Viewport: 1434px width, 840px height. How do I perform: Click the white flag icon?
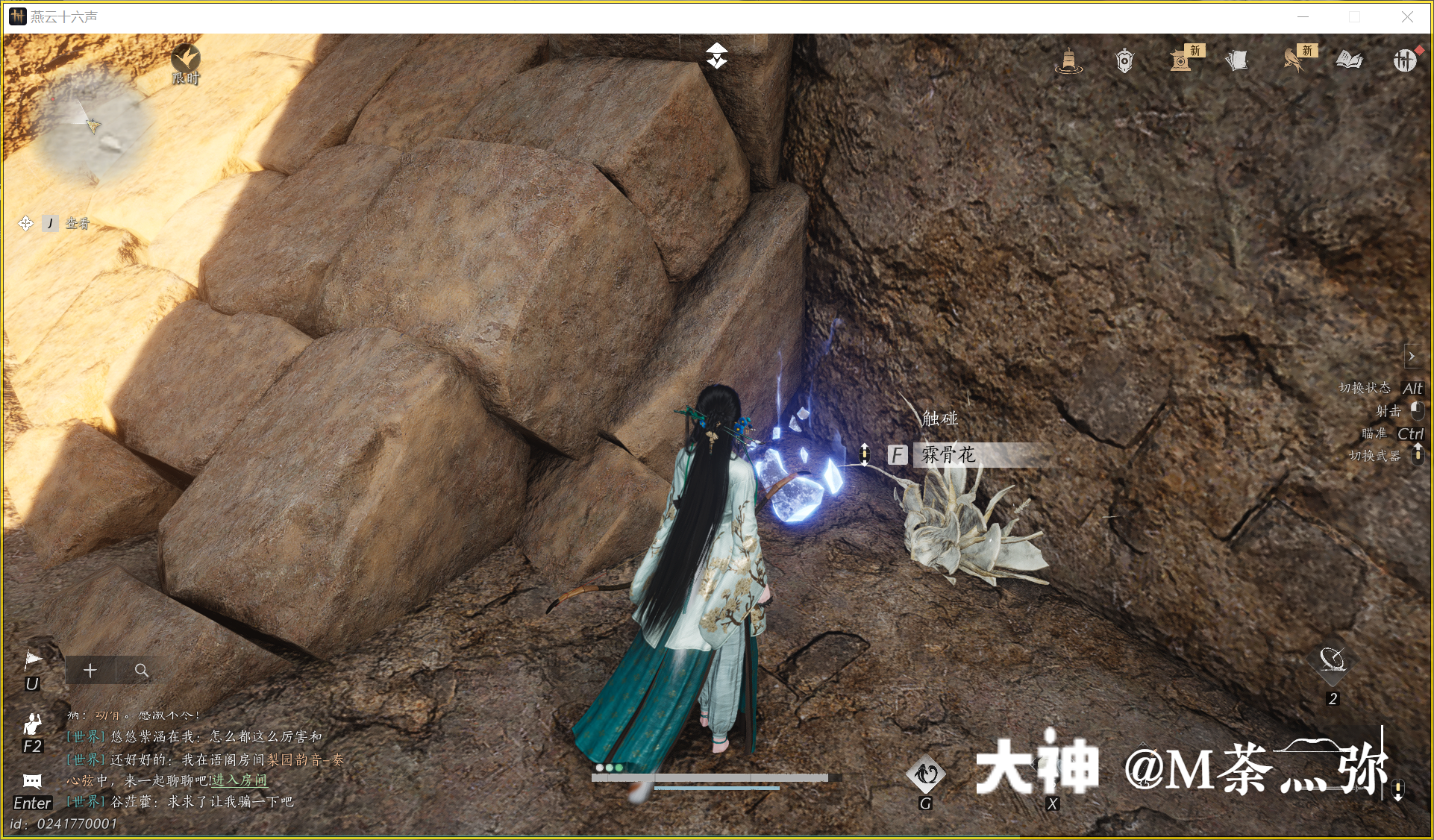[33, 659]
